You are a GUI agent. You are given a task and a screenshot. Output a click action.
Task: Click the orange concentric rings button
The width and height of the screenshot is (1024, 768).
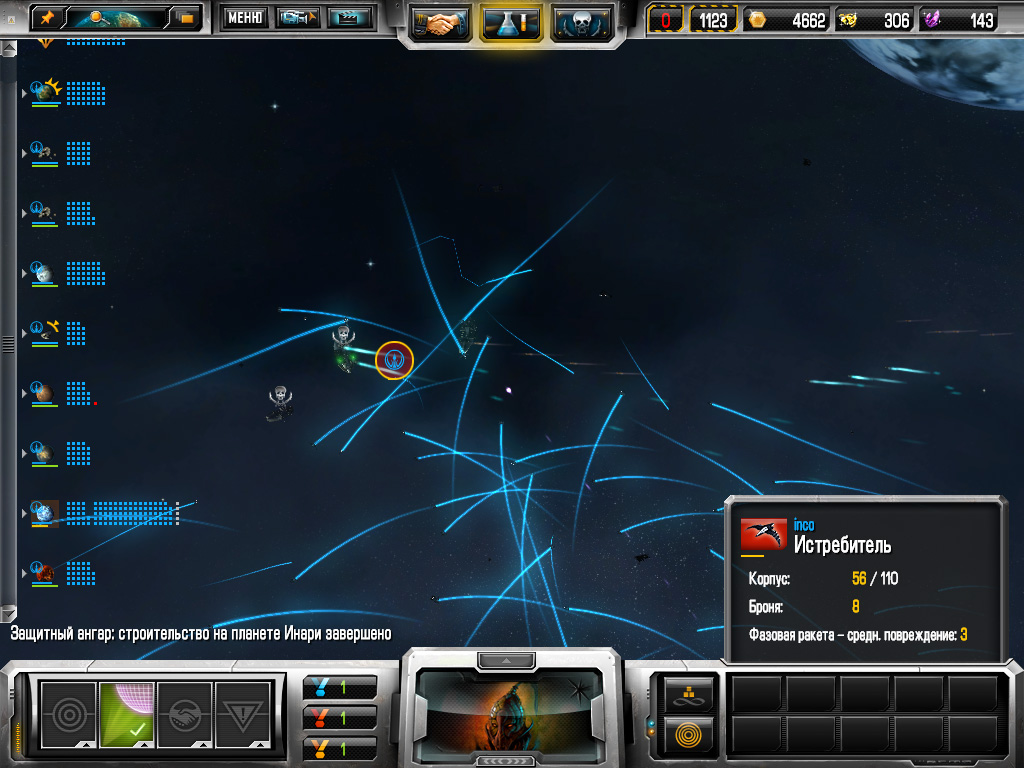(689, 734)
